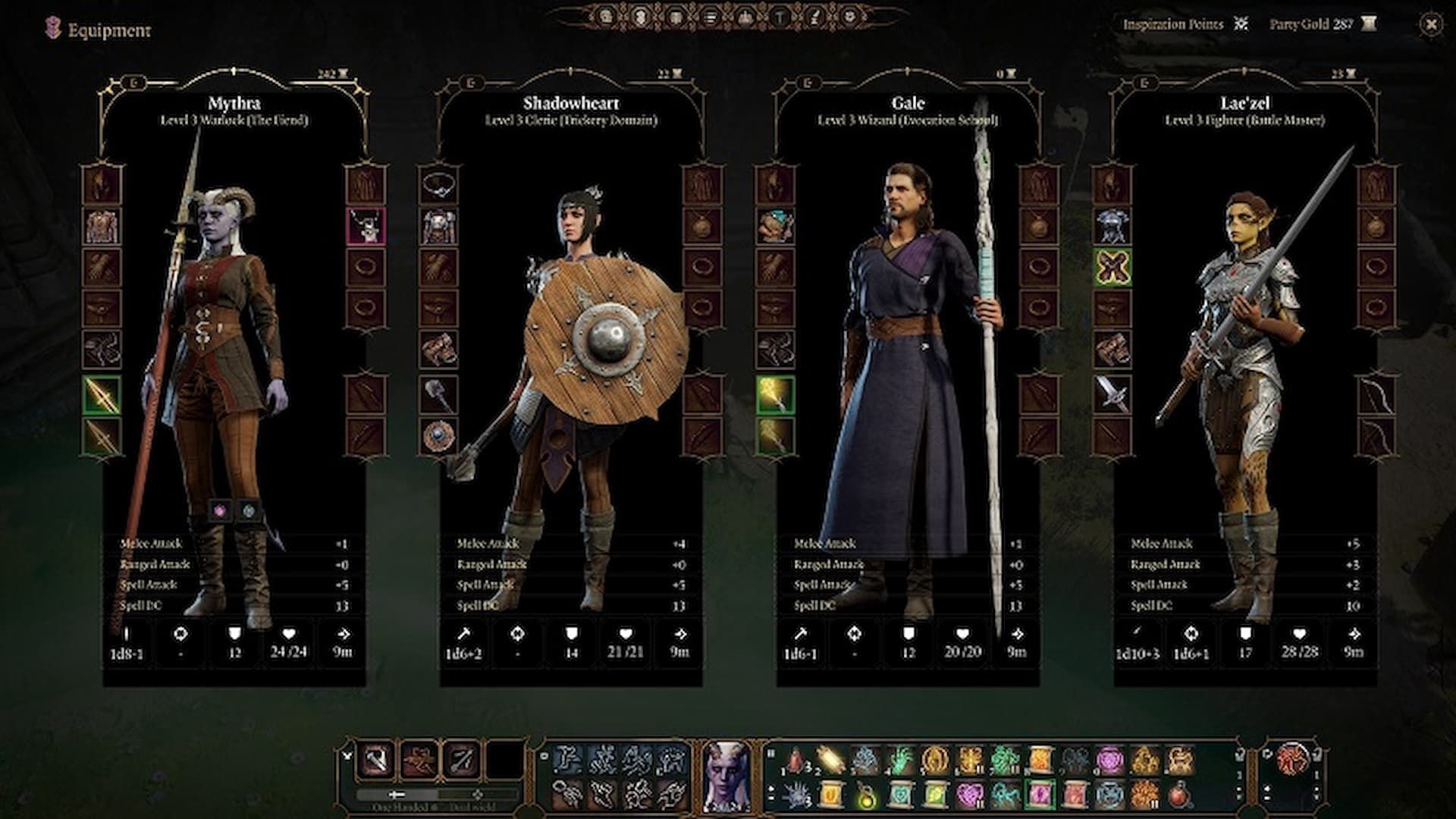This screenshot has width=1456, height=819.
Task: Select Lae'zel's green-bordered gloves slot
Action: [1112, 267]
